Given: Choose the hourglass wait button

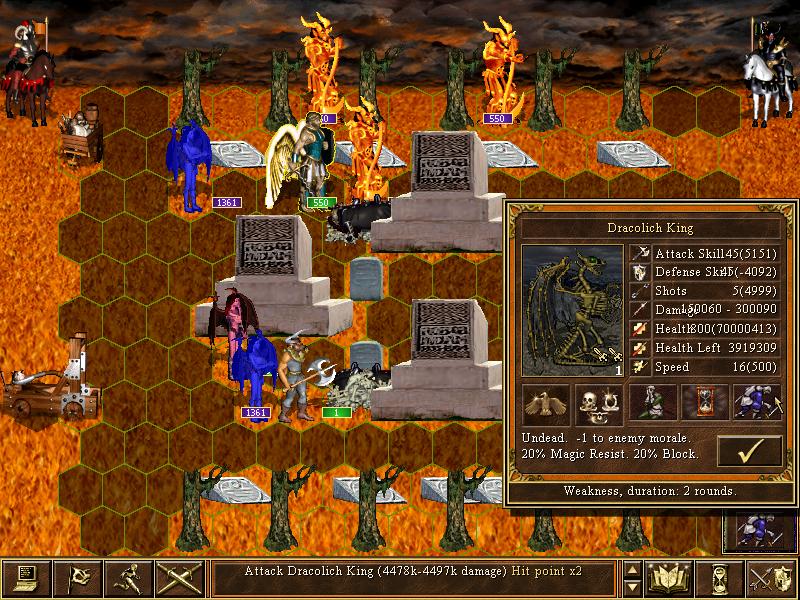Looking at the screenshot, I should point(721,578).
